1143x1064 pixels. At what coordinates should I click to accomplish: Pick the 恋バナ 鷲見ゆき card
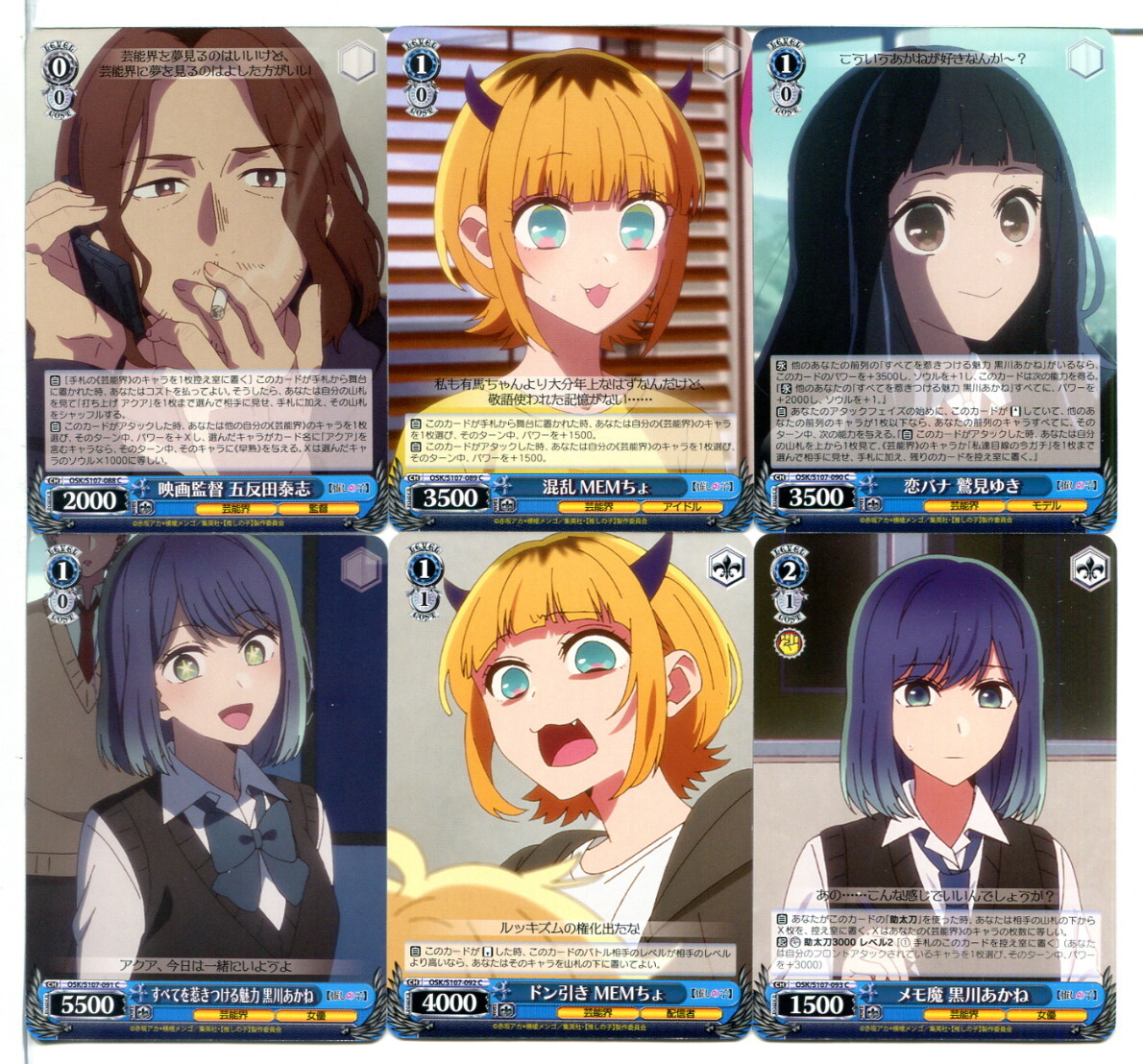click(936, 278)
